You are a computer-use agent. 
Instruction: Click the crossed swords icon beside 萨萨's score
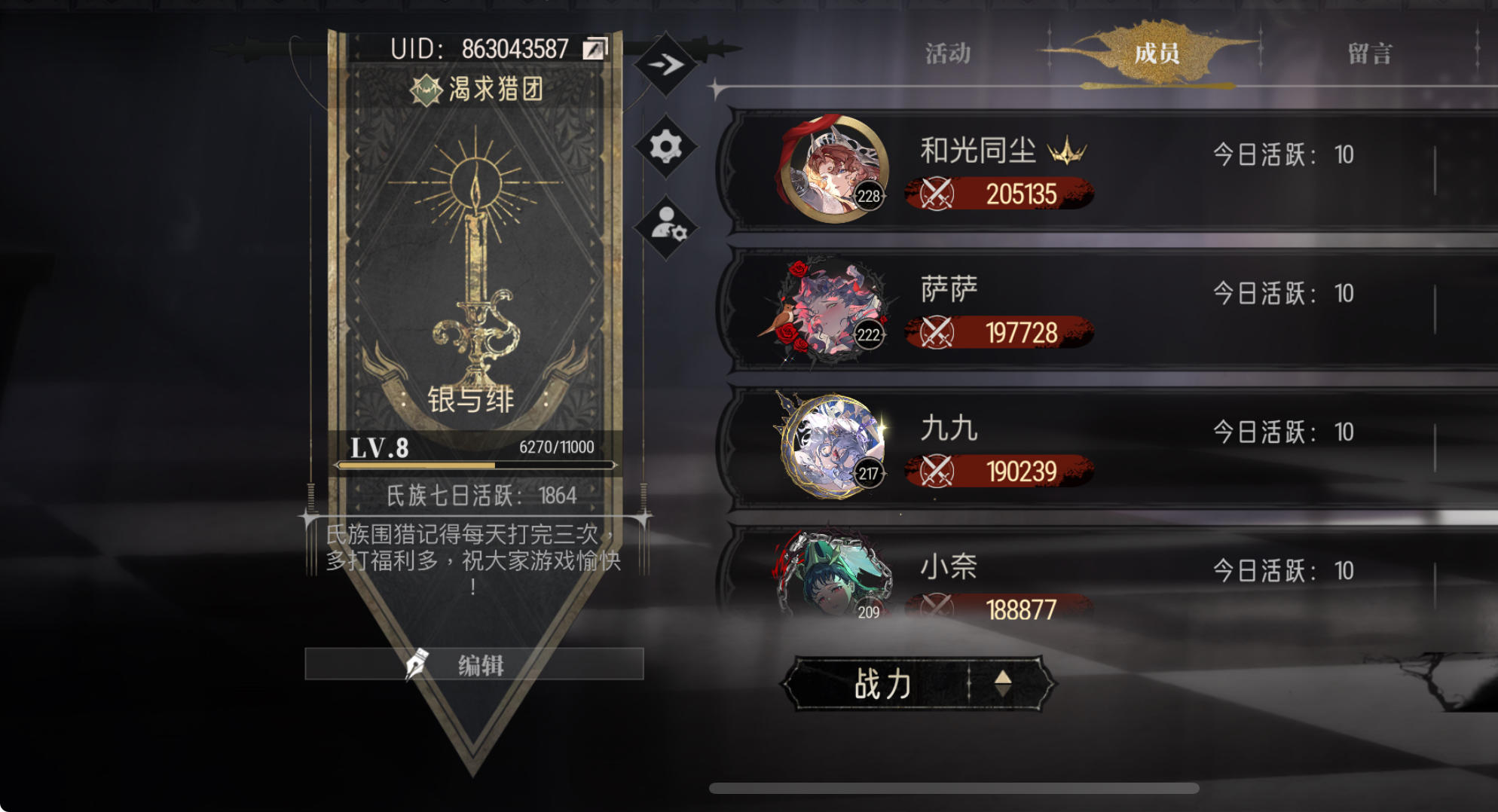point(937,331)
